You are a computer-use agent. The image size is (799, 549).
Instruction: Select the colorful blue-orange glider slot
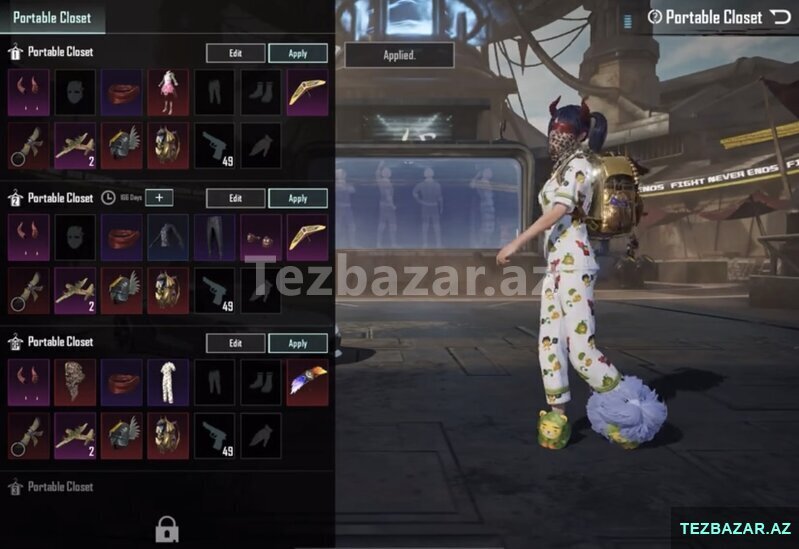tap(307, 382)
